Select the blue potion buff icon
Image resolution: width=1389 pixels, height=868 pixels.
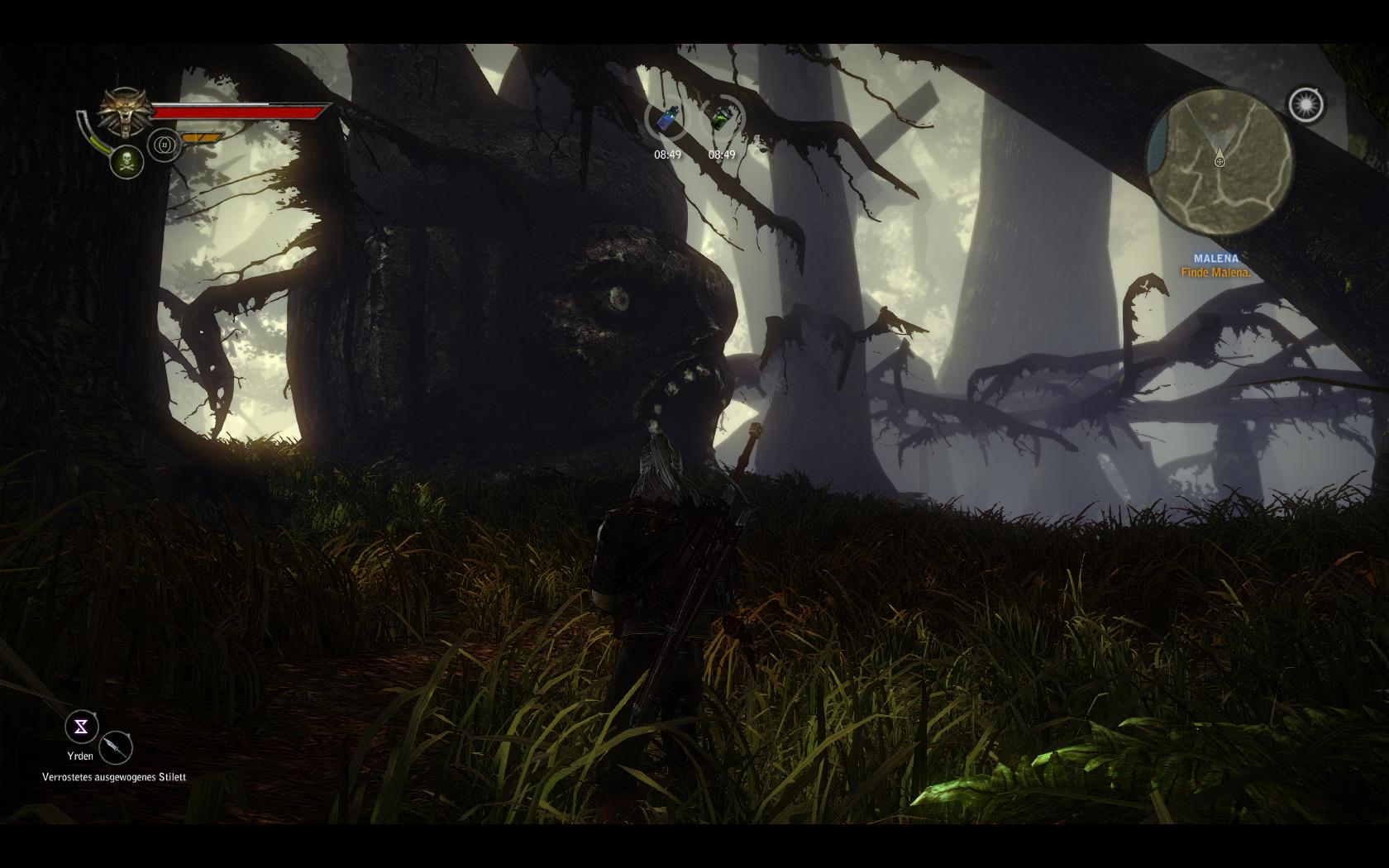(667, 121)
